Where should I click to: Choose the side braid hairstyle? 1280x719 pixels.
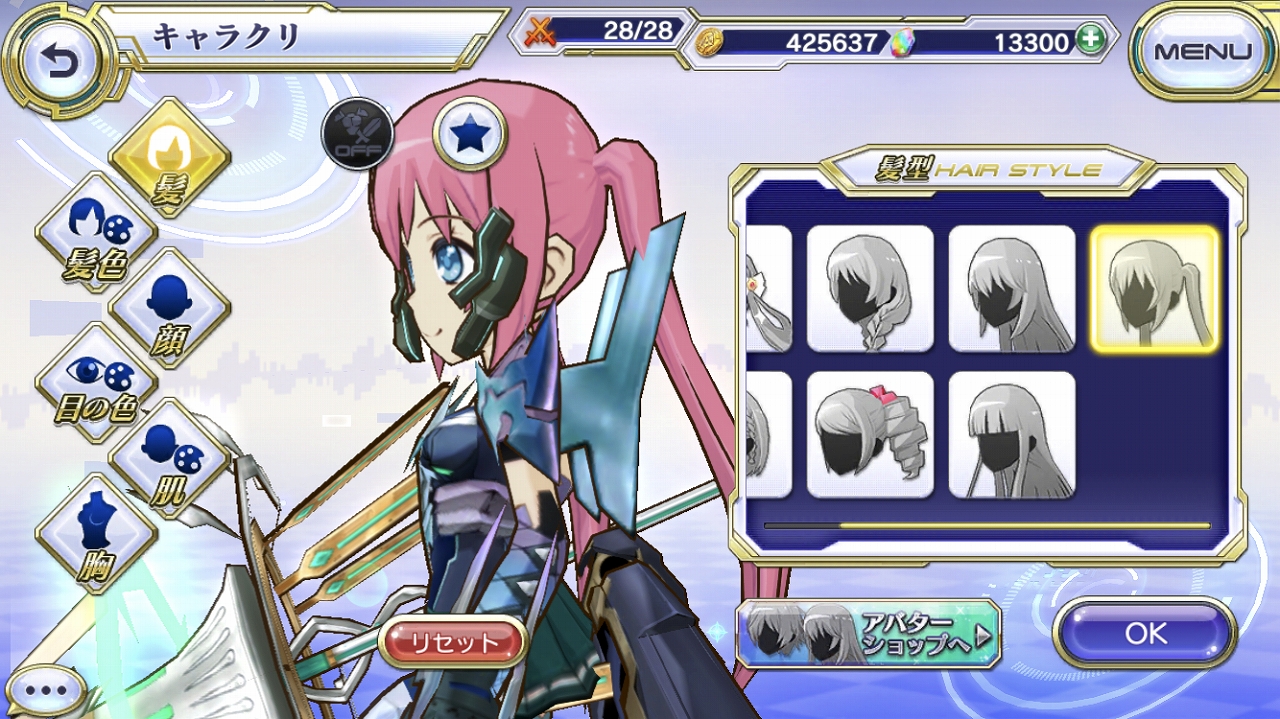pos(870,288)
